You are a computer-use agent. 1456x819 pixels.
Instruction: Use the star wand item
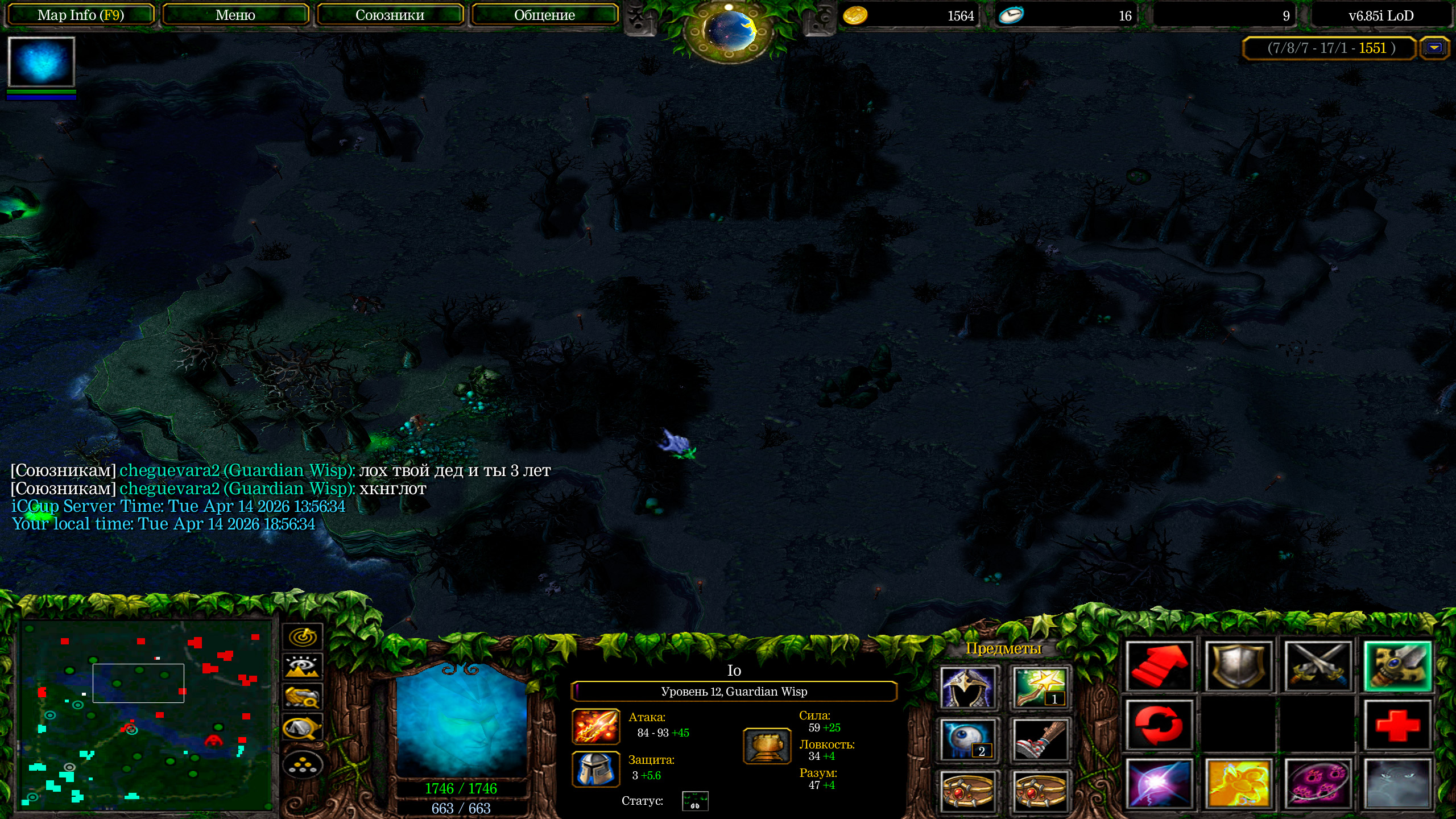[1040, 688]
